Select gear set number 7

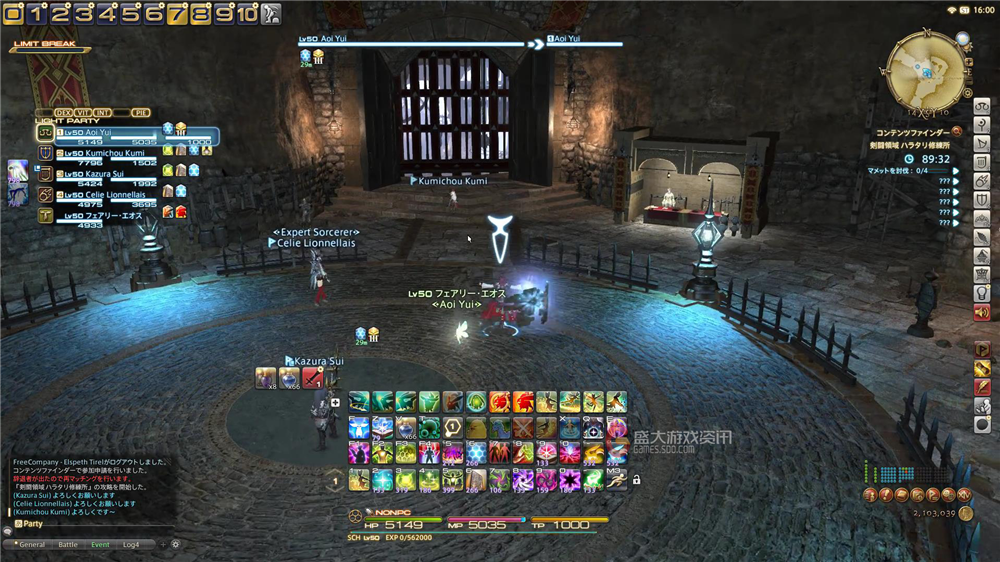click(176, 13)
